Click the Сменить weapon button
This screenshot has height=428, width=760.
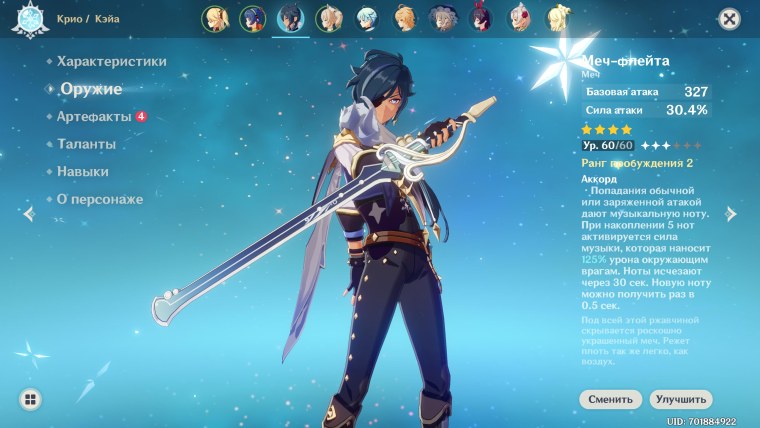610,399
